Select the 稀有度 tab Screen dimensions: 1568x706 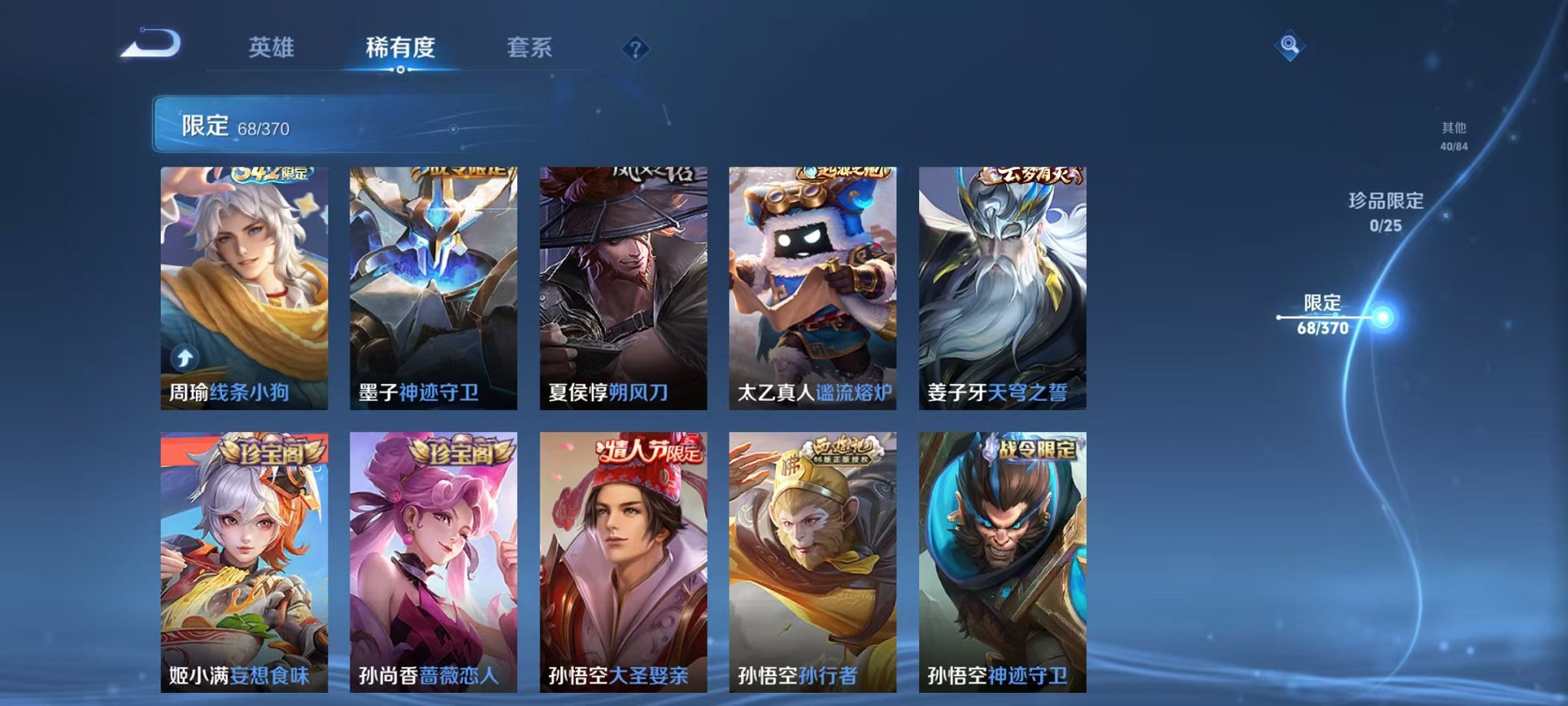(x=400, y=46)
